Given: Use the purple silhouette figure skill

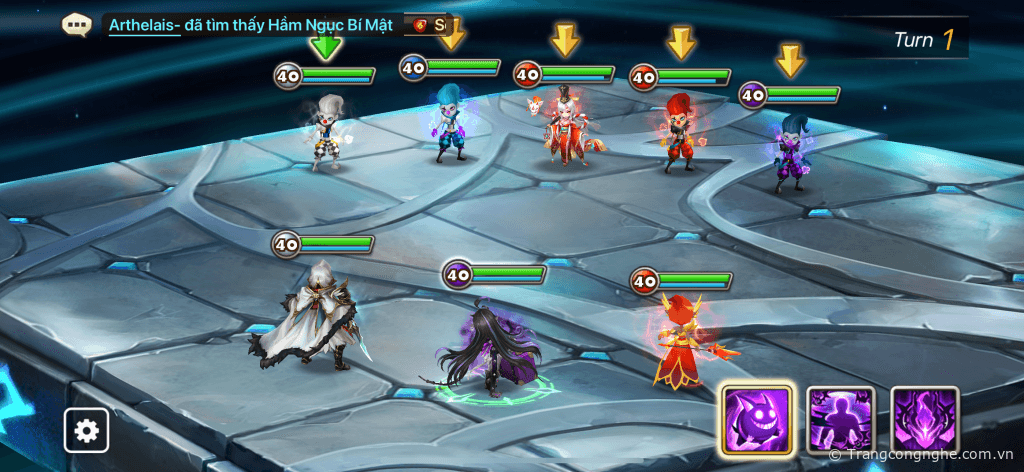Looking at the screenshot, I should (x=840, y=419).
